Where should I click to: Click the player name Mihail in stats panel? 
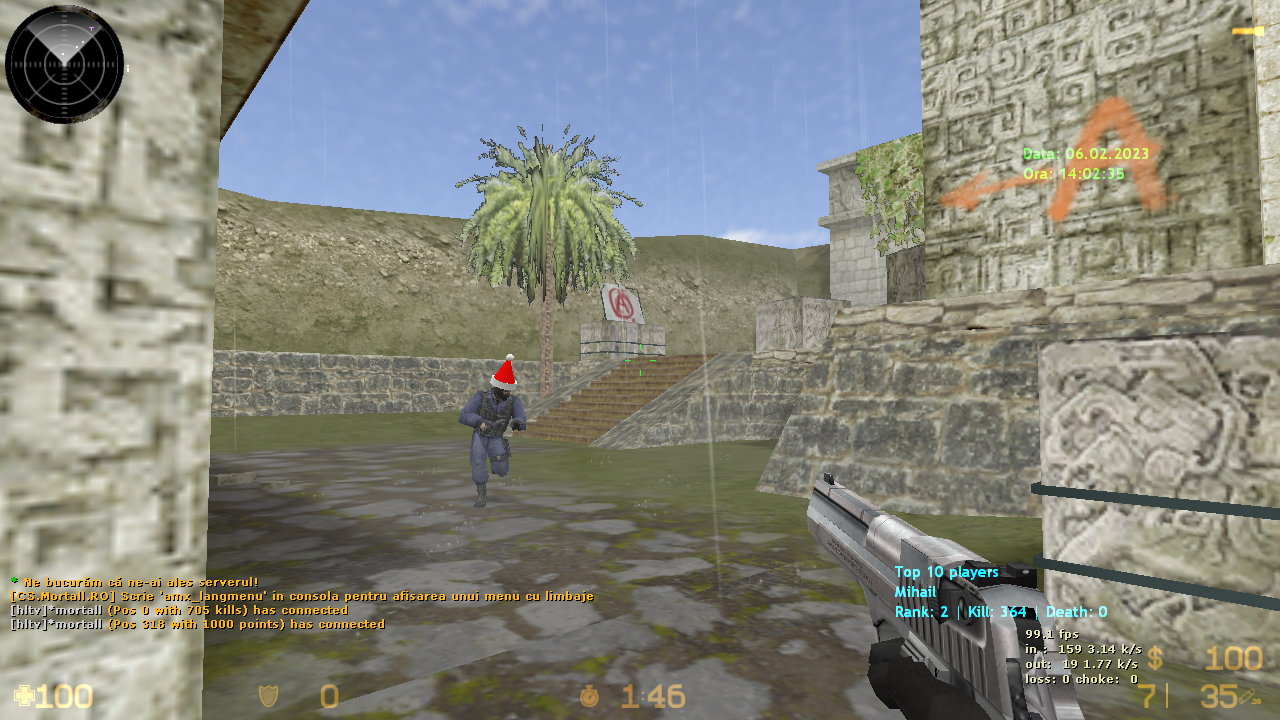point(917,591)
